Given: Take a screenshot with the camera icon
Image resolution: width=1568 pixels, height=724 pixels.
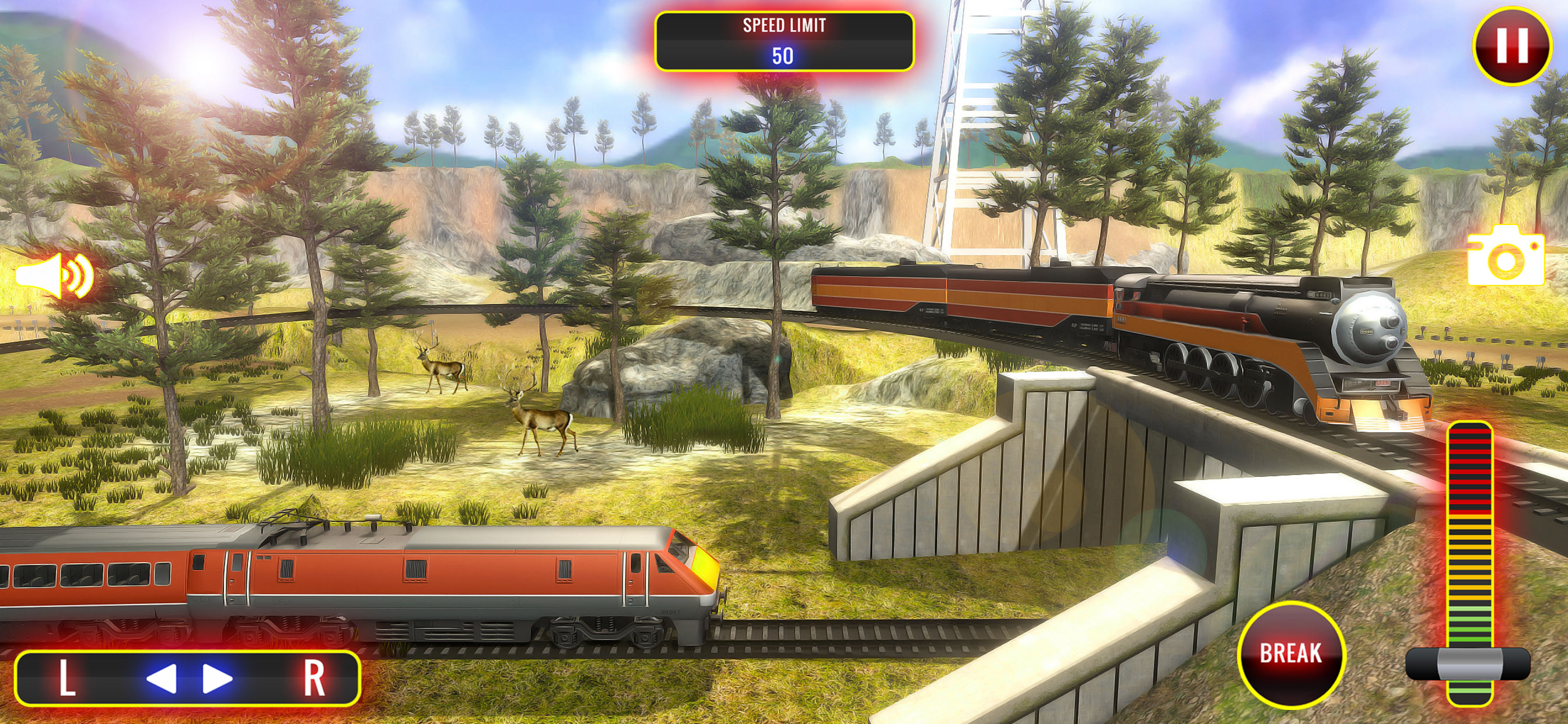Looking at the screenshot, I should [x=1506, y=256].
